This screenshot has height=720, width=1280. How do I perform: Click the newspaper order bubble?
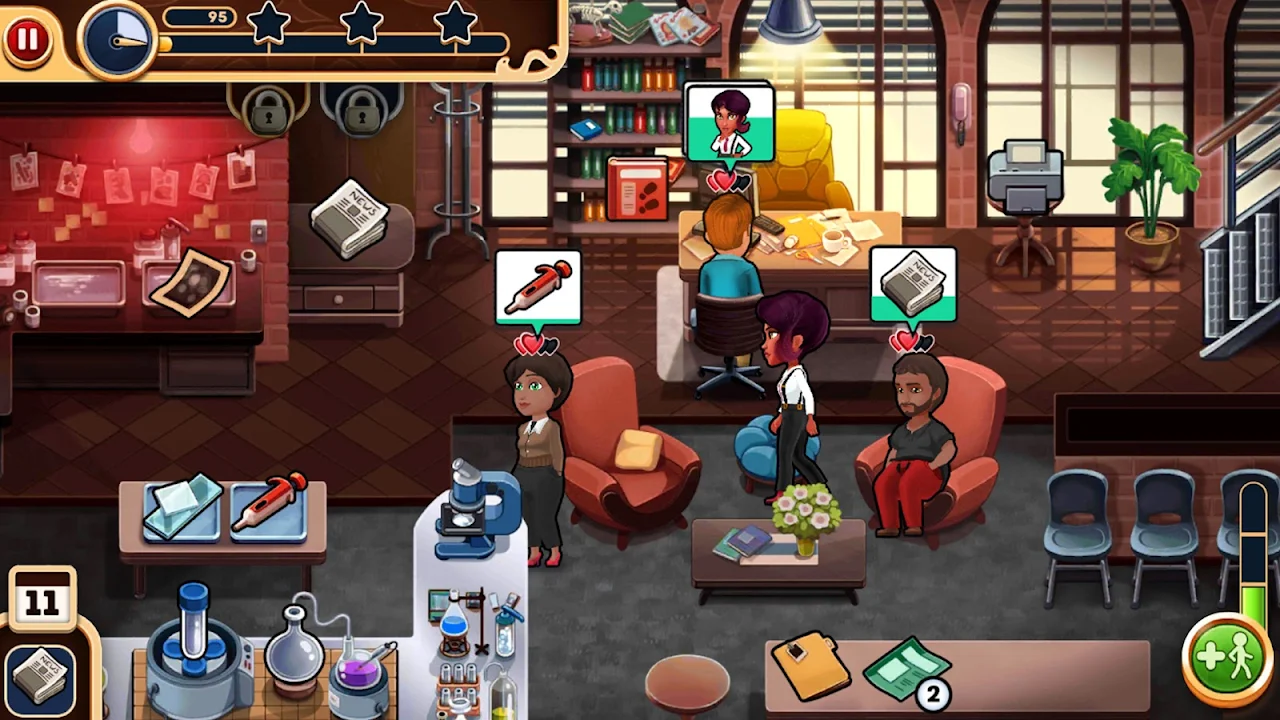[x=912, y=285]
